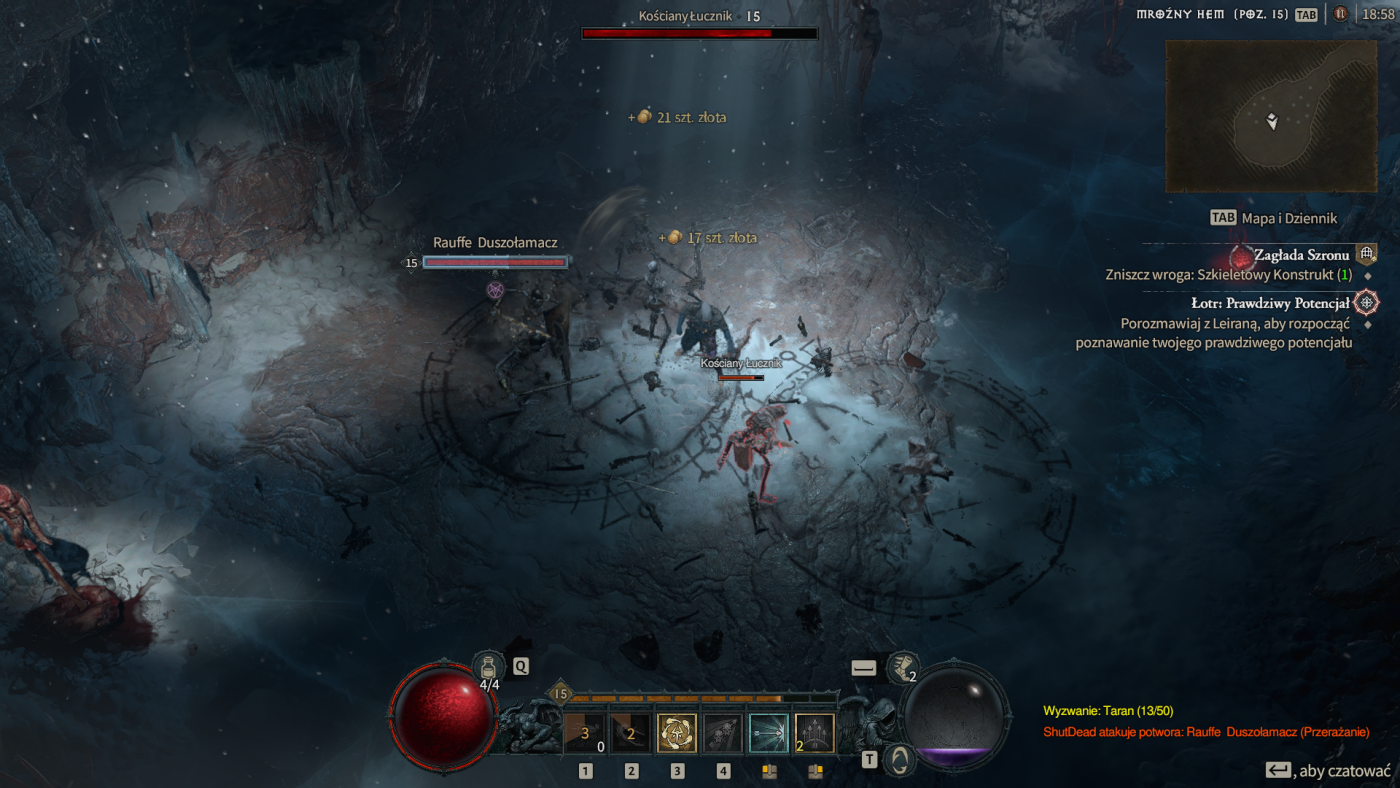Fire the teal-framed arrow skill
1400x788 pixels.
point(769,733)
